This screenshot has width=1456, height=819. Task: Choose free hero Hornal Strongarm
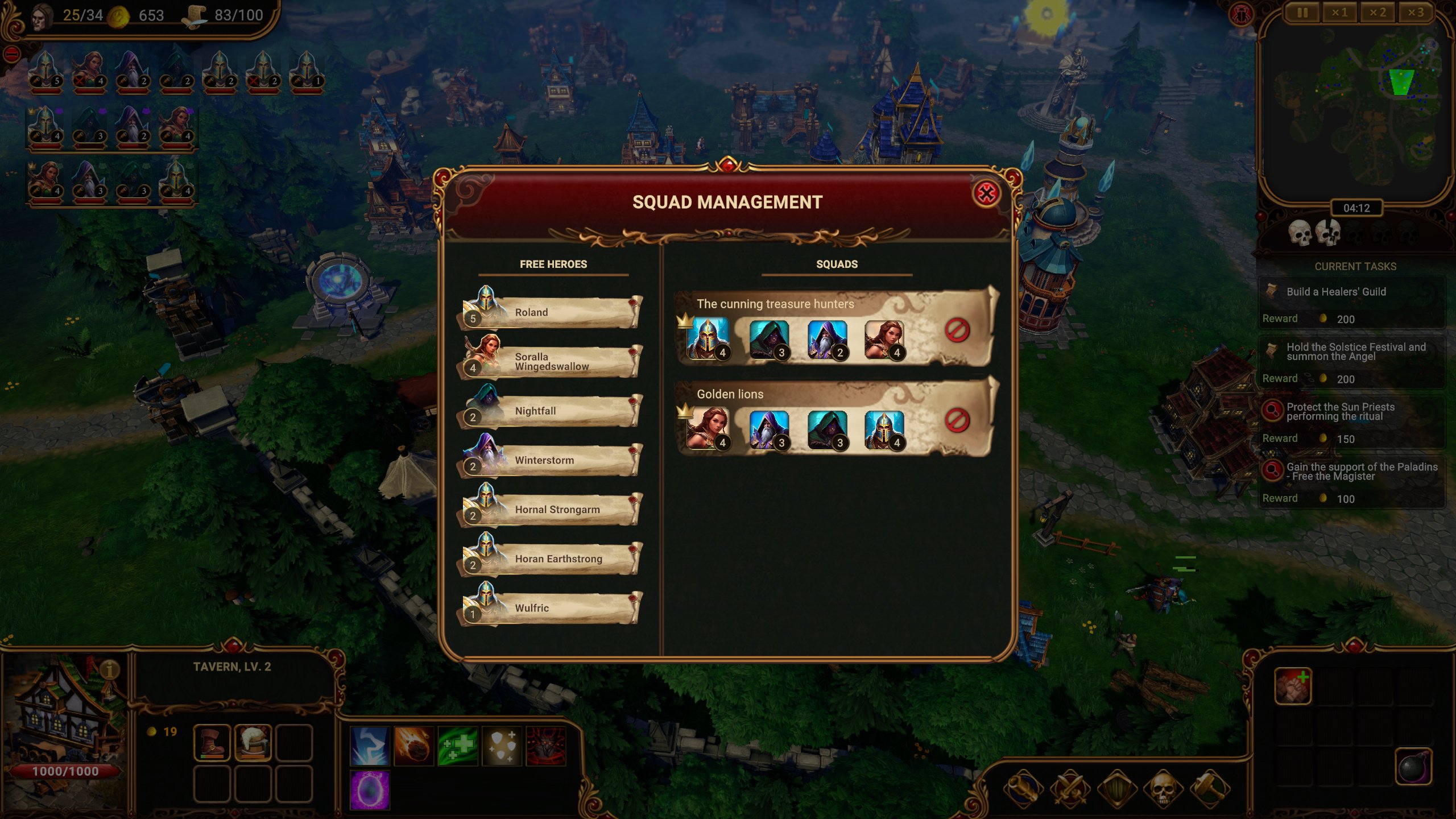click(551, 510)
